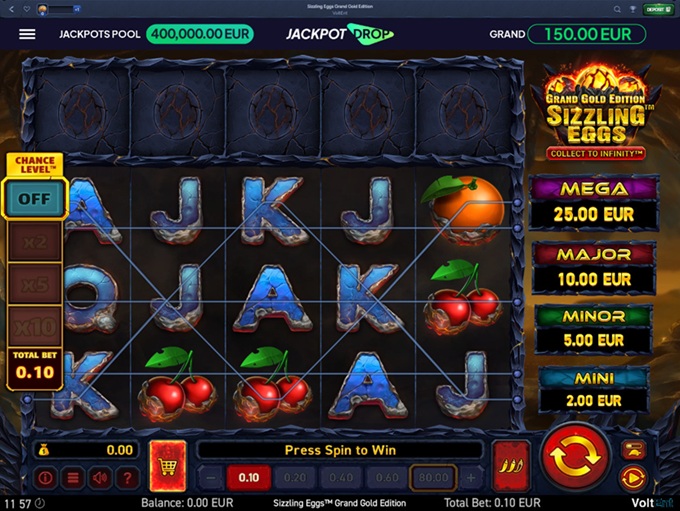Toggle the Chance Level OFF button

pos(35,198)
